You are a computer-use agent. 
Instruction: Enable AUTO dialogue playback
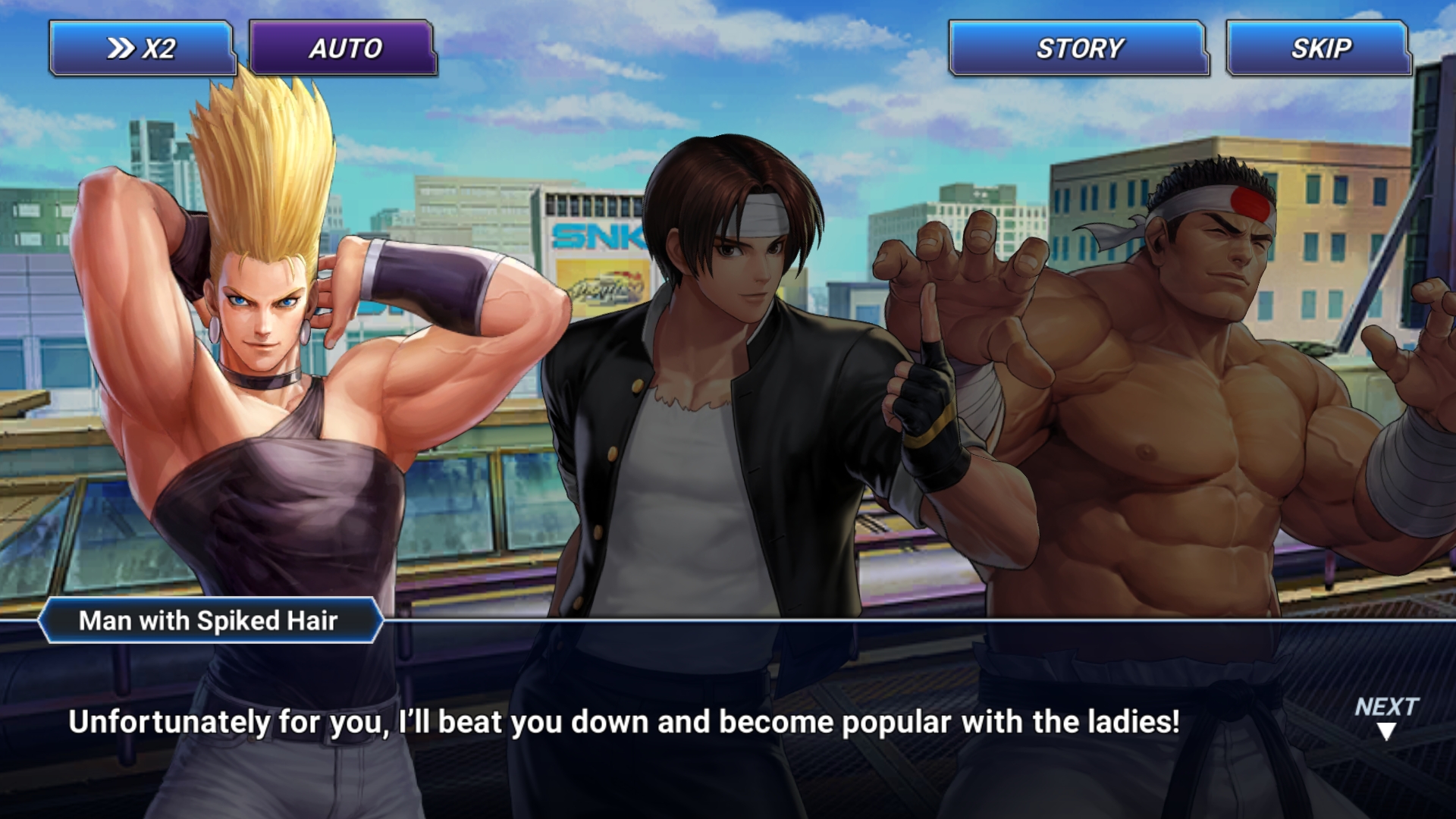tap(344, 49)
